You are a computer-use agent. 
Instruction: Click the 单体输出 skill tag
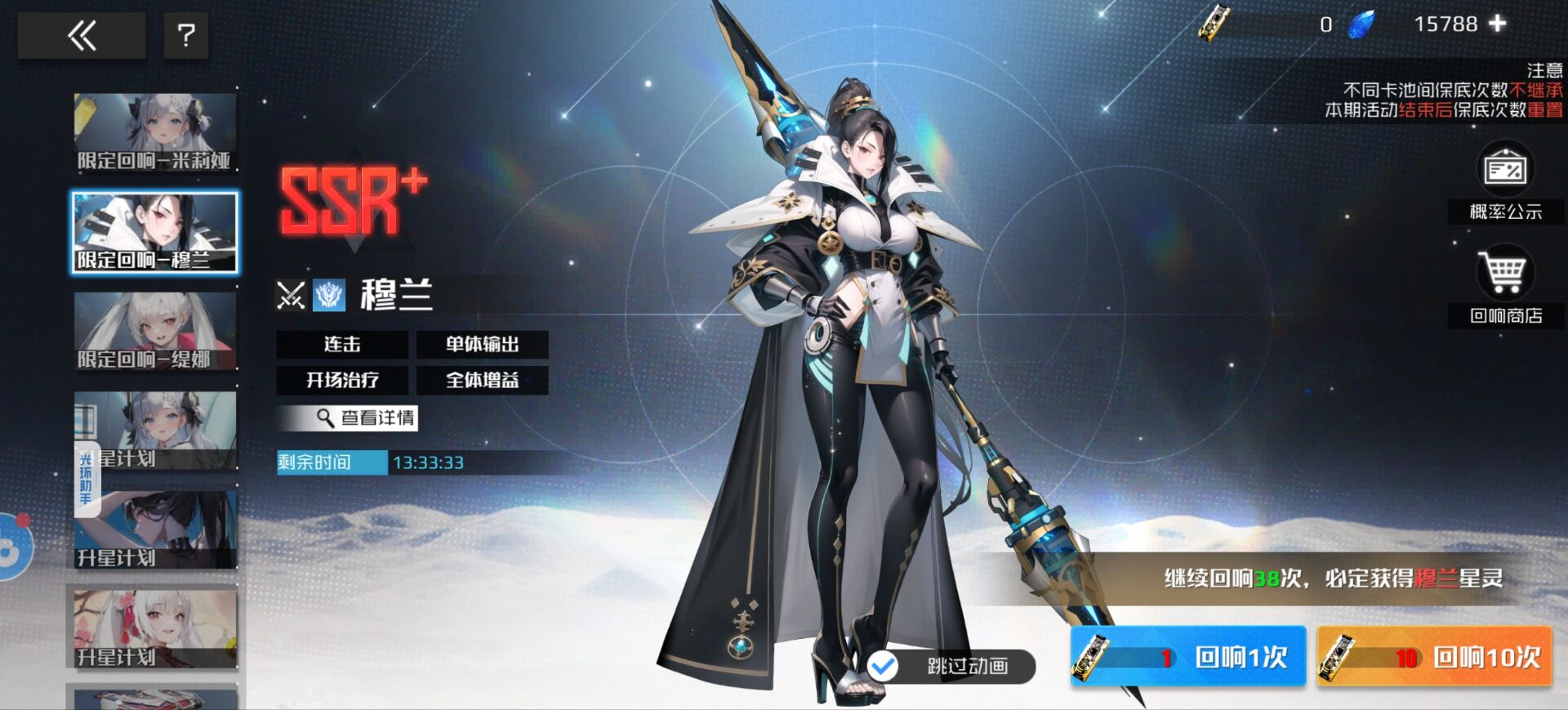482,345
